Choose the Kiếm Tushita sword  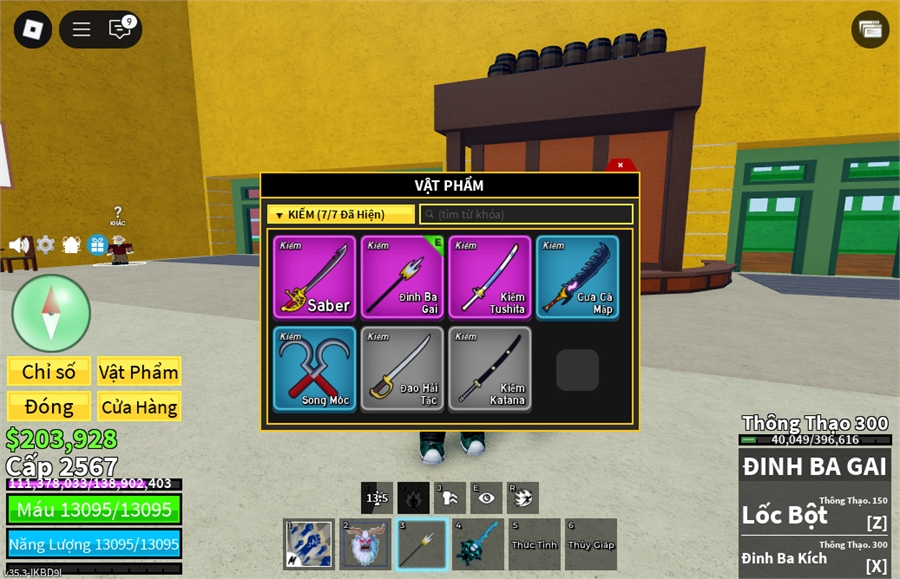pos(490,277)
